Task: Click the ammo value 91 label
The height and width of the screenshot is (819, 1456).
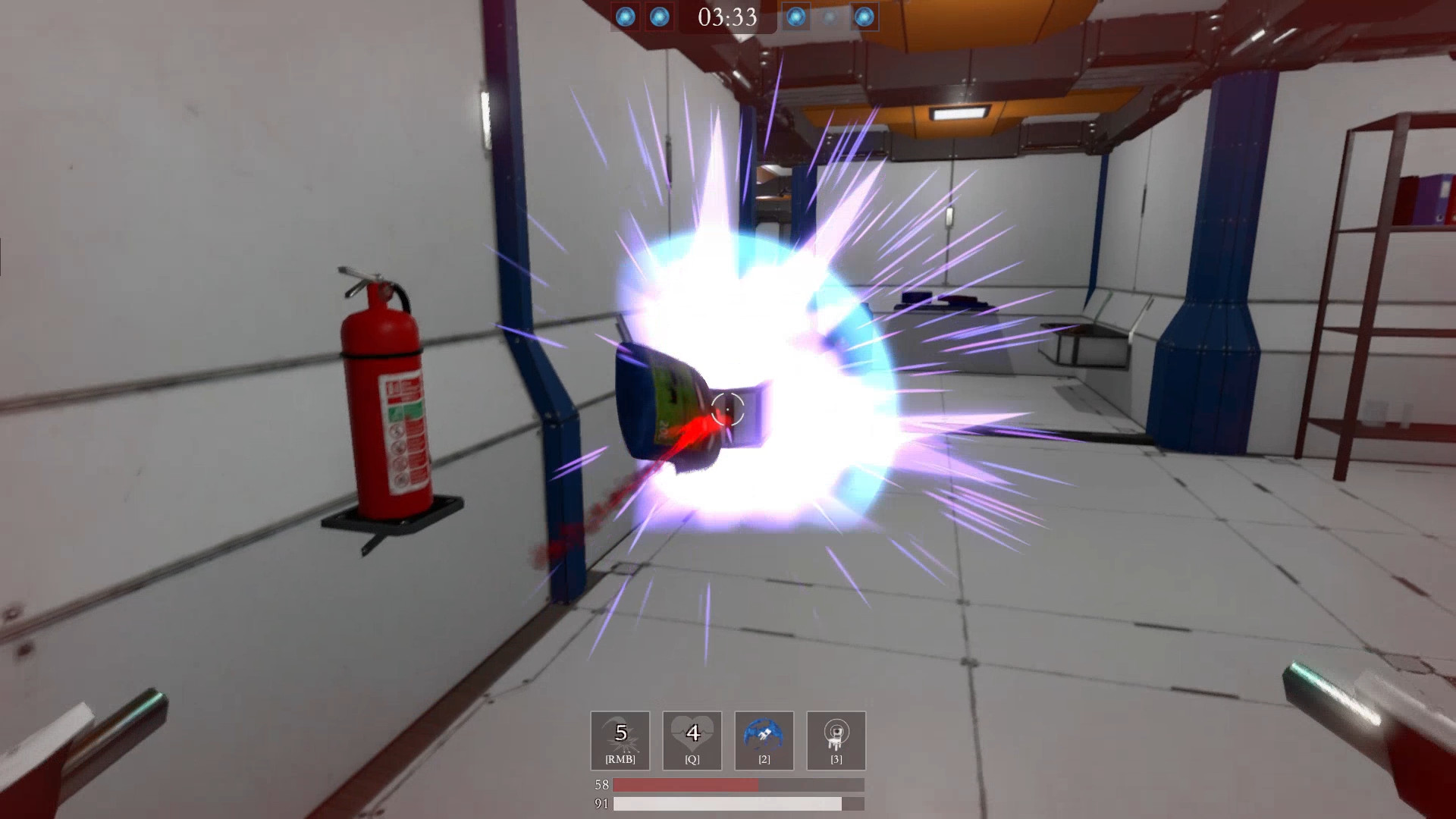Action: point(600,804)
